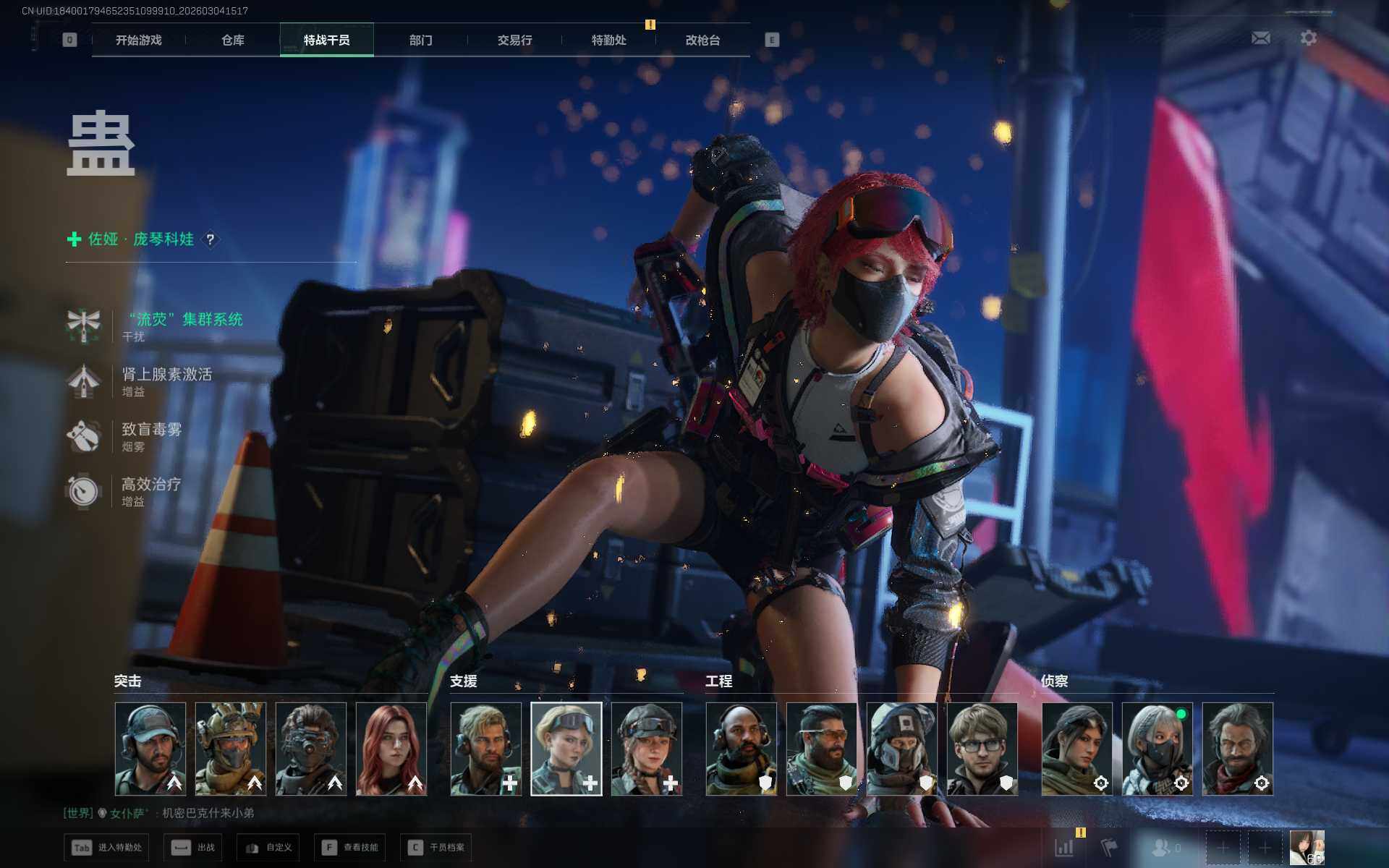Screen dimensions: 1389x868
Task: Choose the glasses-wearing engineer operator portrait
Action: coord(982,749)
